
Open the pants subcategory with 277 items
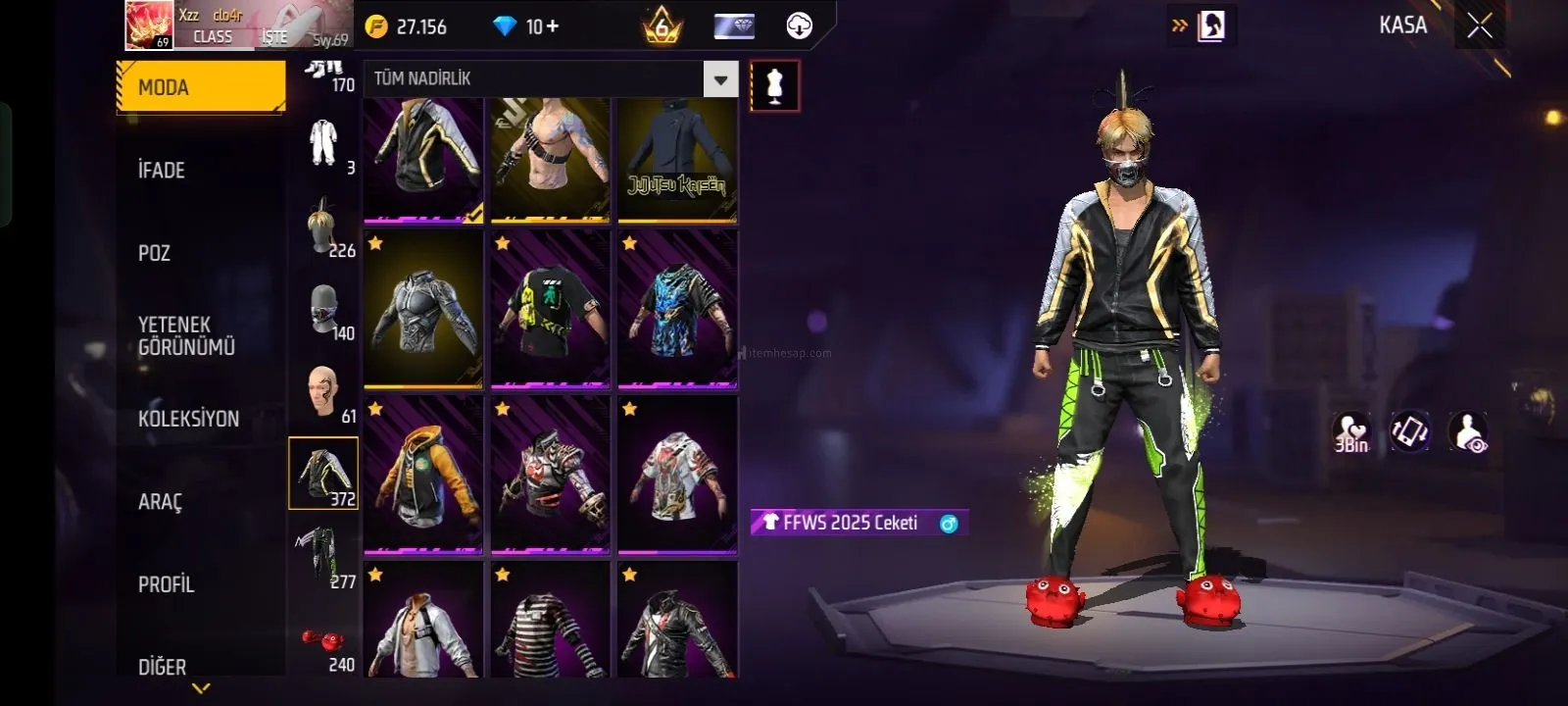coord(324,558)
